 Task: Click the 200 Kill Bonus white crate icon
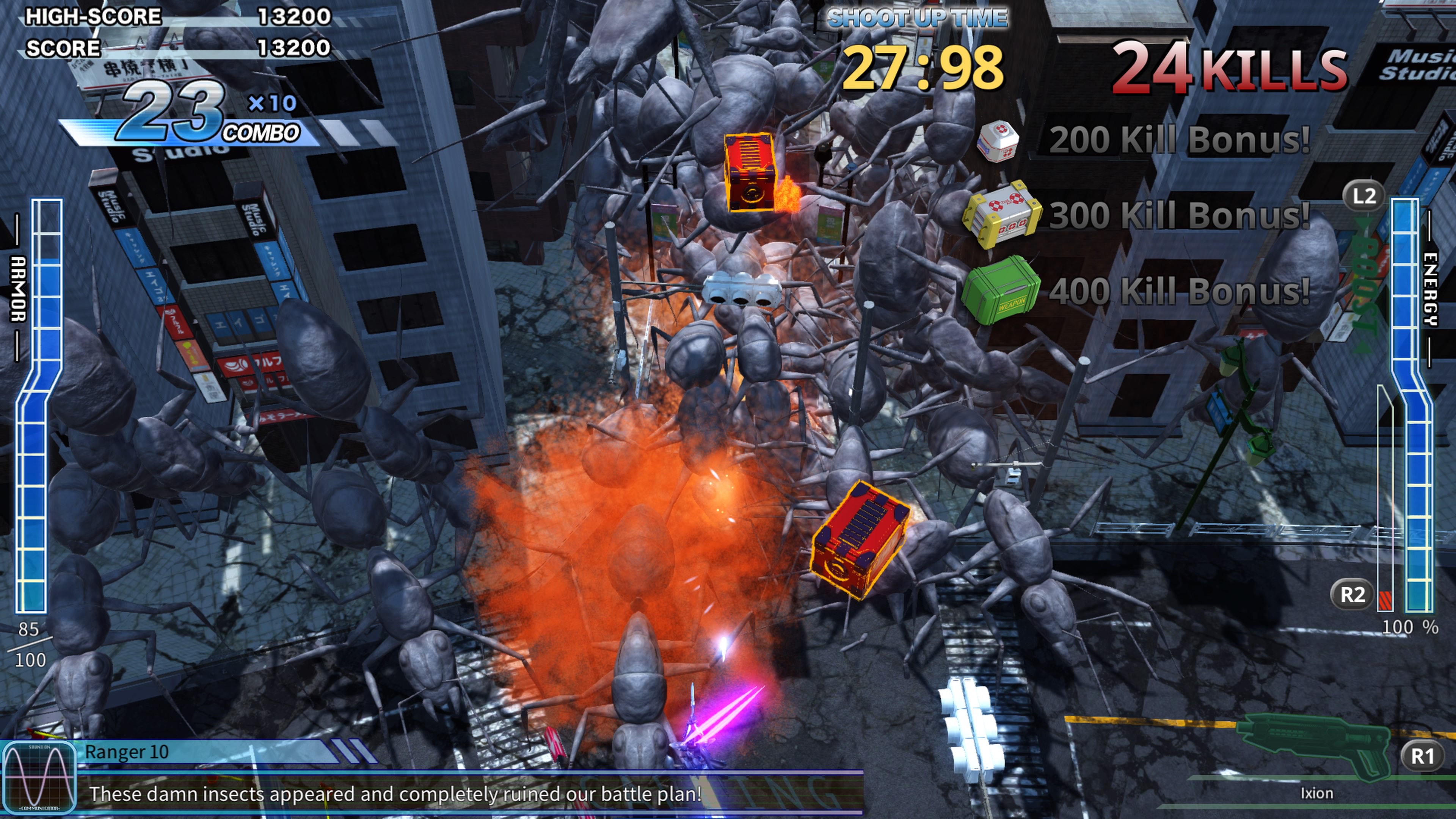[998, 140]
